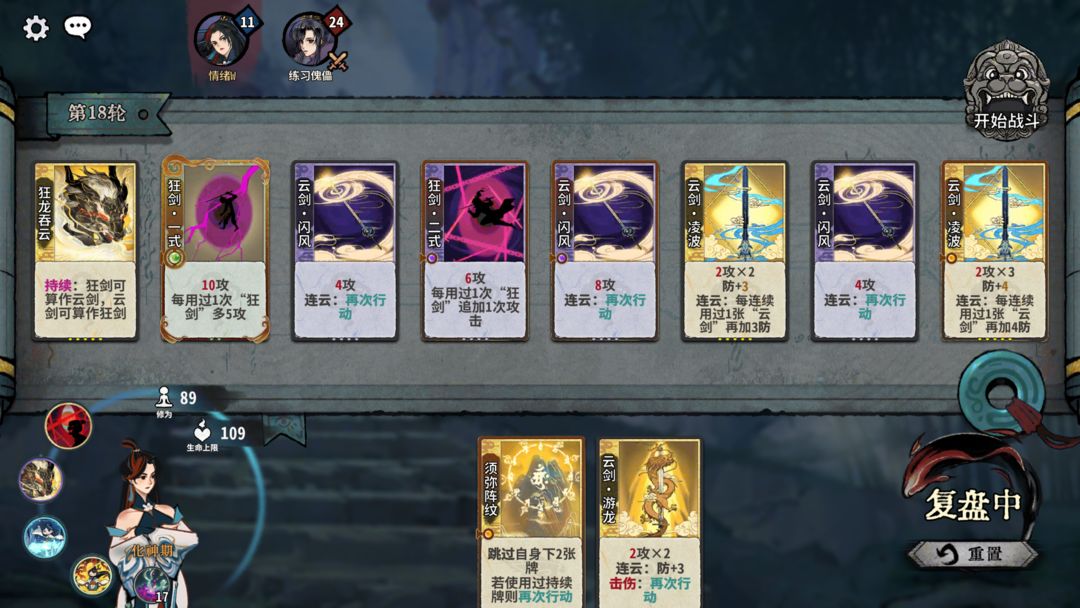Pick the 云剑·游龙 card in hand

tap(650, 522)
